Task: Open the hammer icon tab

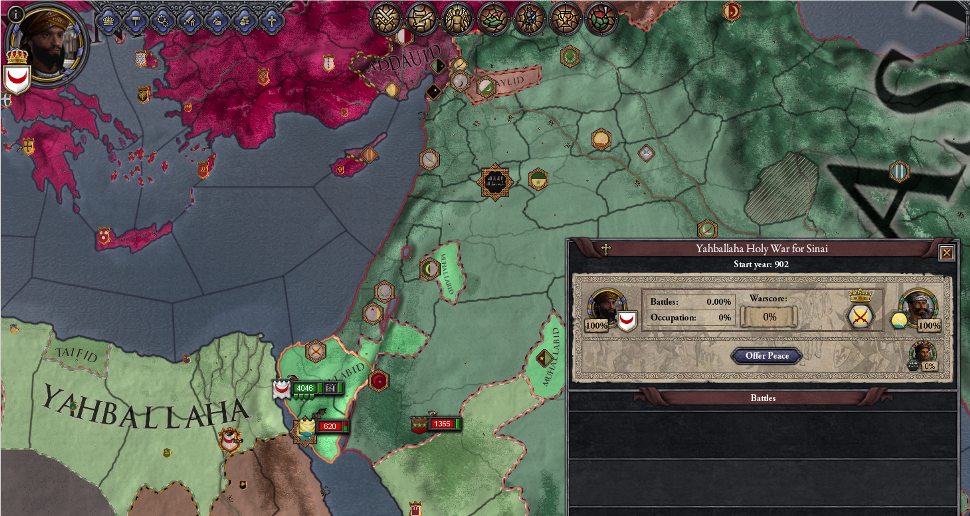Action: (x=135, y=19)
